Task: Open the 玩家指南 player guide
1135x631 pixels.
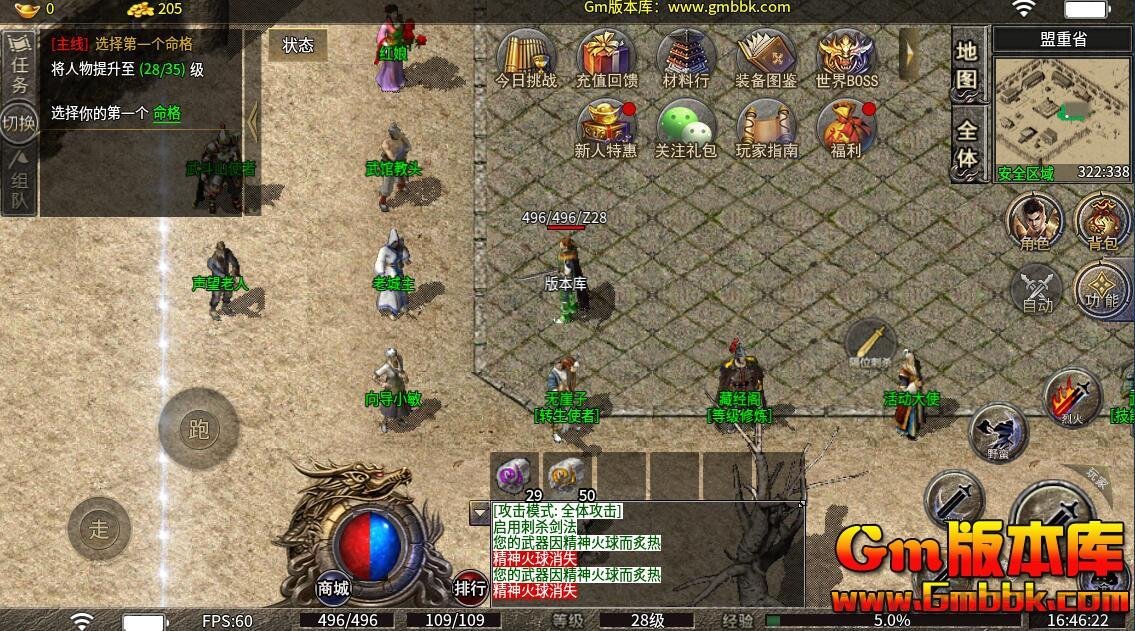Action: pyautogui.click(x=766, y=128)
